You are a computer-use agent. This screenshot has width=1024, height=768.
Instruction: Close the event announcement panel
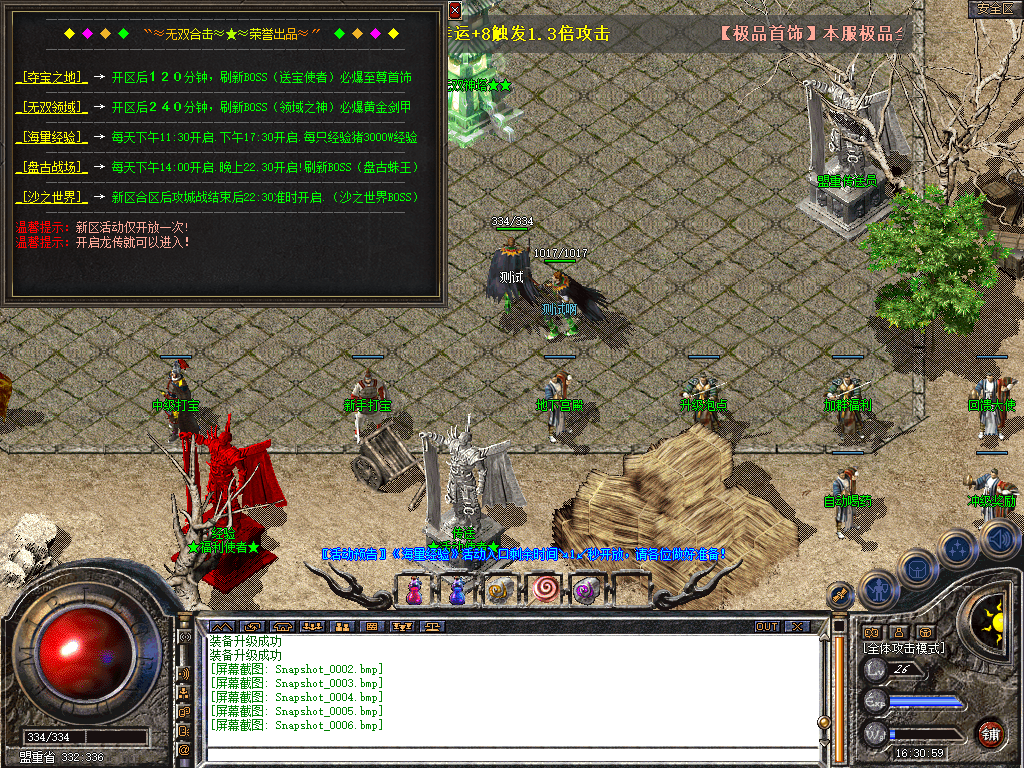tap(455, 11)
